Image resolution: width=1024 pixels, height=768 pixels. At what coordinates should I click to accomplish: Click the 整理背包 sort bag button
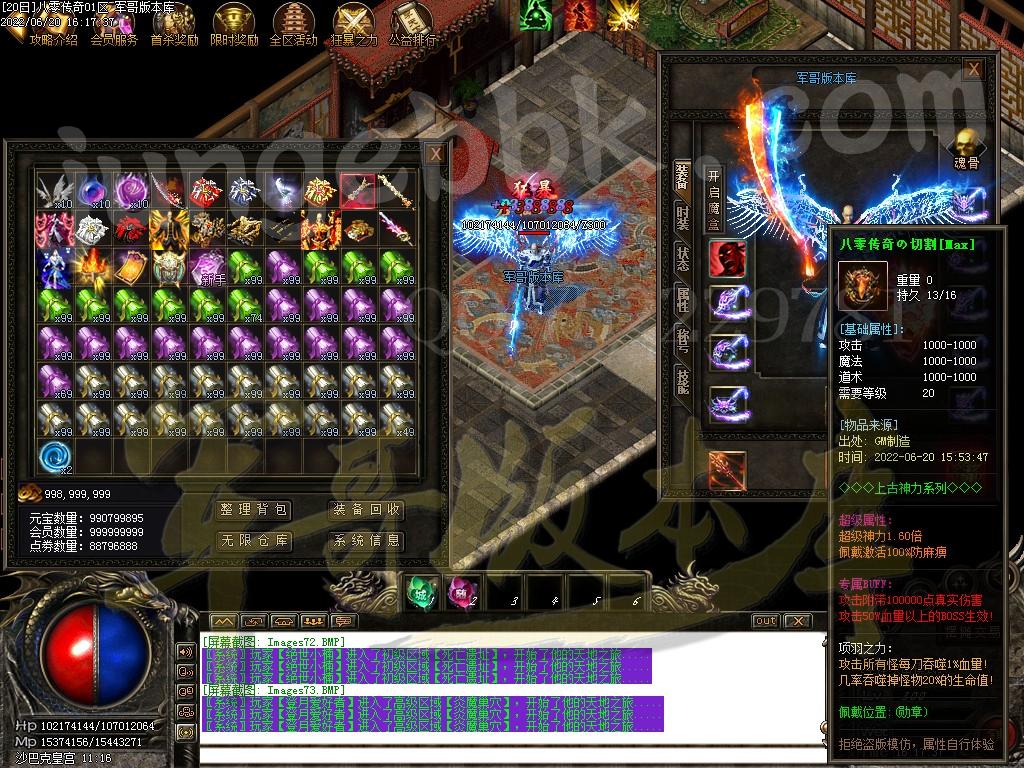[x=254, y=510]
